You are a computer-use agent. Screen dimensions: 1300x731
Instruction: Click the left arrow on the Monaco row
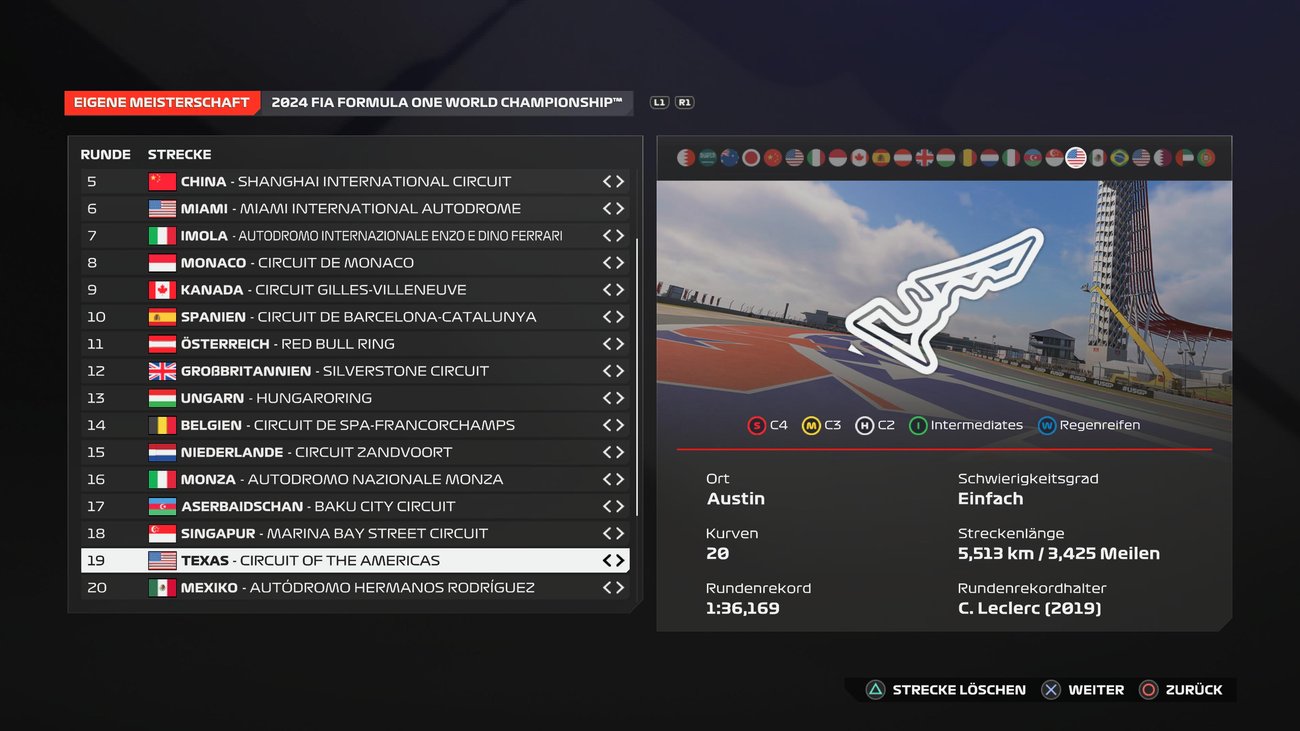click(607, 262)
